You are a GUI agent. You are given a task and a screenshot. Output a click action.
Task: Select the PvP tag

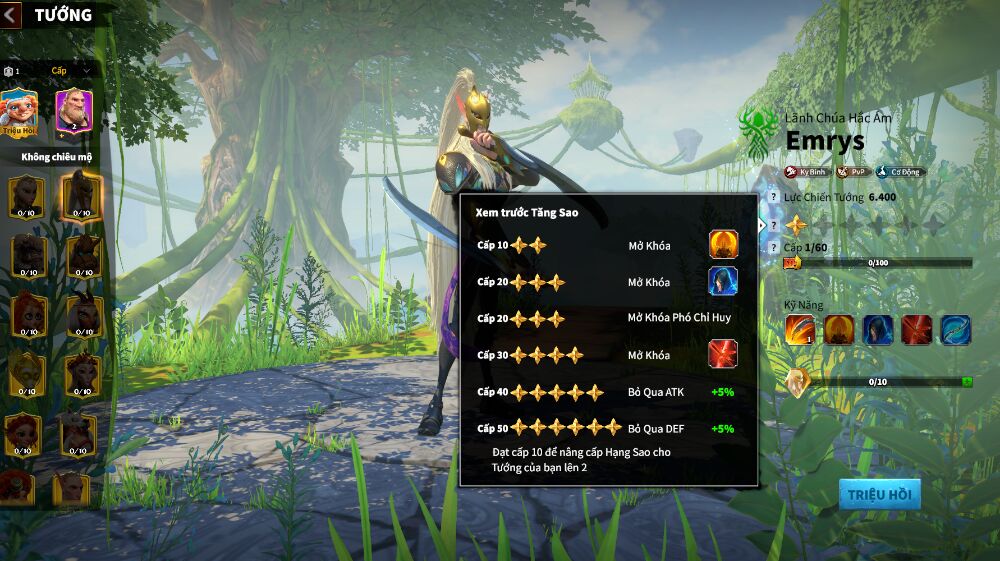pos(853,172)
